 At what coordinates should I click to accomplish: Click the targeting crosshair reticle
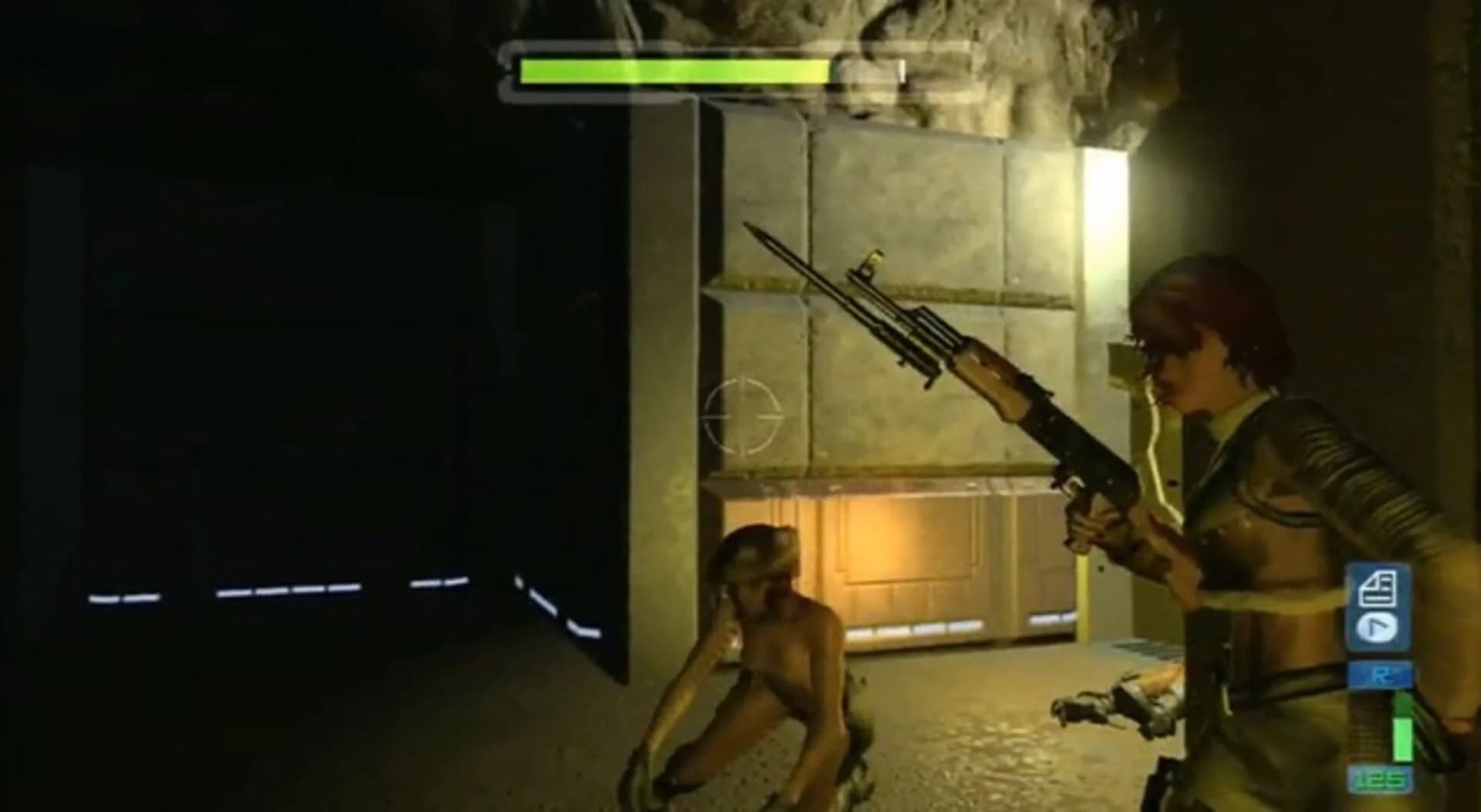742,416
